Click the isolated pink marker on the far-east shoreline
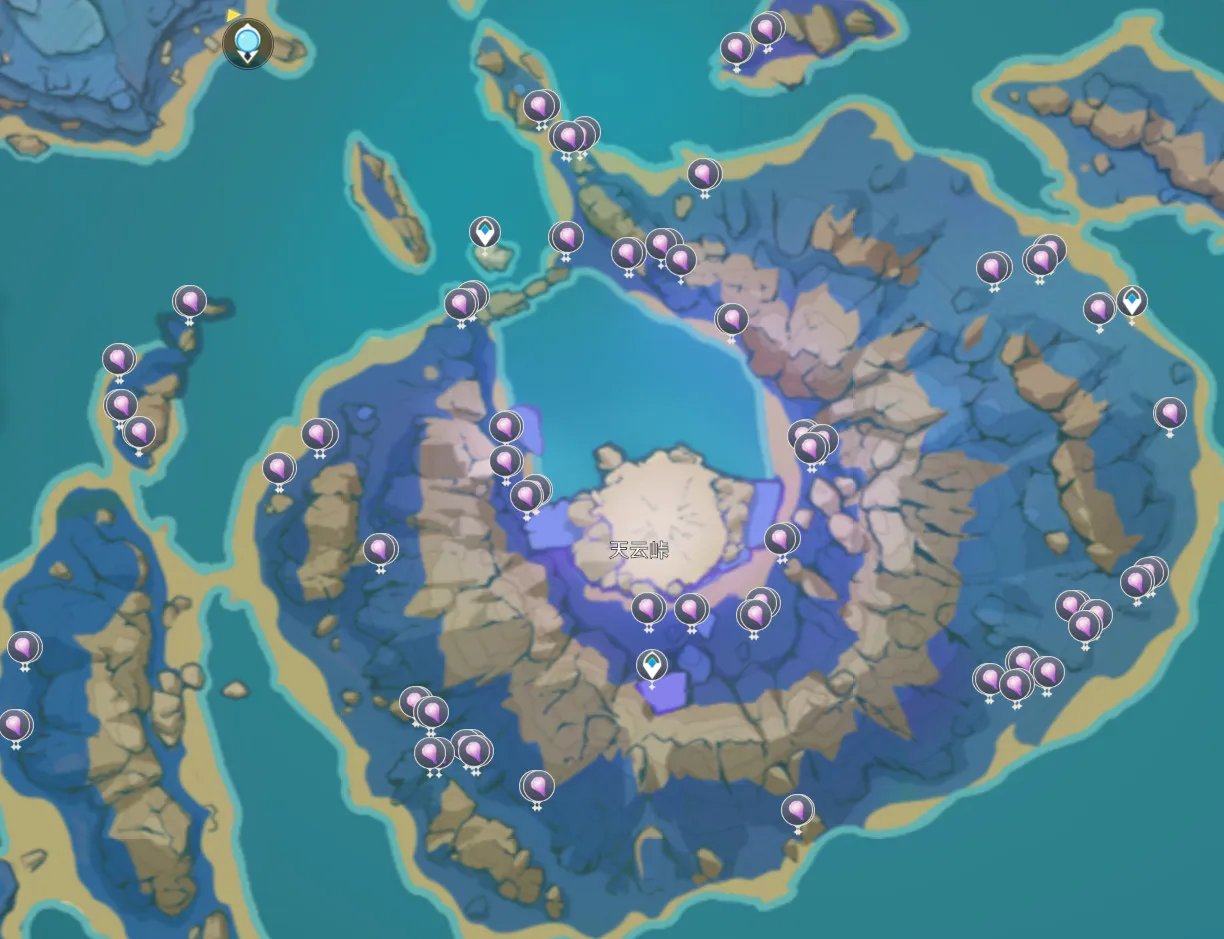The image size is (1224, 939). click(x=1170, y=413)
